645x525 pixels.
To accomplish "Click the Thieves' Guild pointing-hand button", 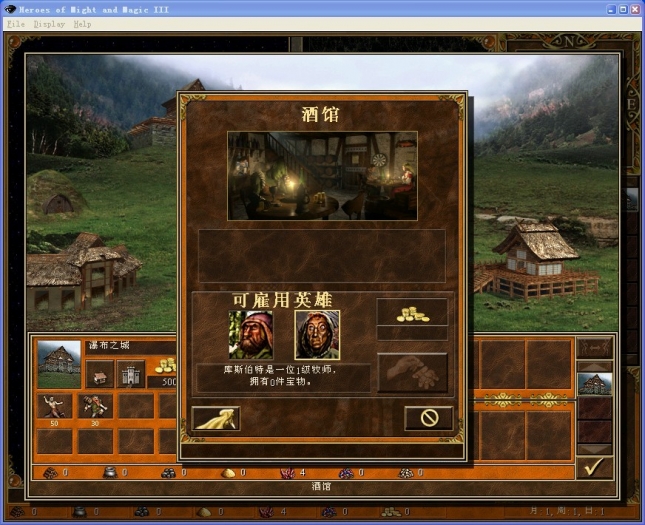I will [x=216, y=418].
